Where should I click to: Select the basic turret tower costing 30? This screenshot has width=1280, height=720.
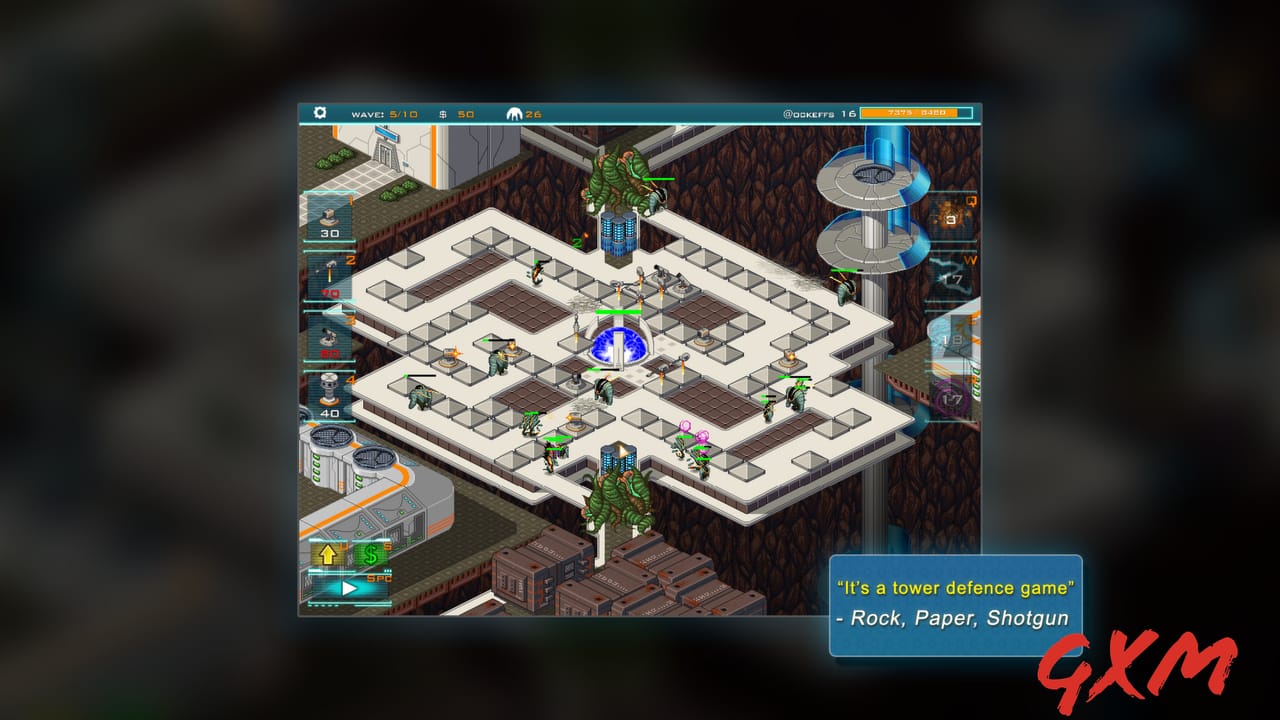tap(330, 218)
